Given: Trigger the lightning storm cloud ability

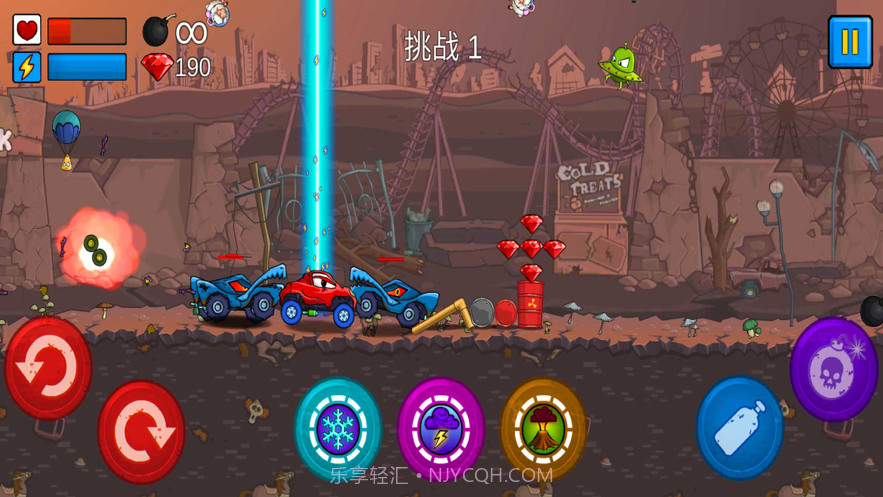Looking at the screenshot, I should (441, 428).
